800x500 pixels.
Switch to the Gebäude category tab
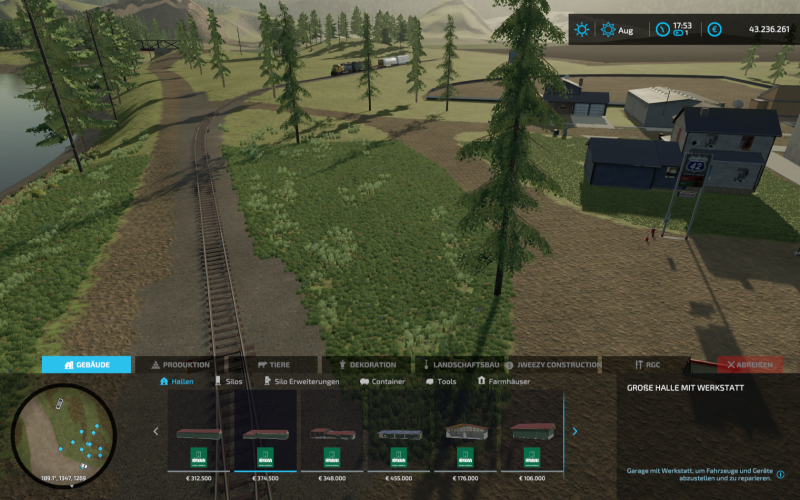click(86, 365)
